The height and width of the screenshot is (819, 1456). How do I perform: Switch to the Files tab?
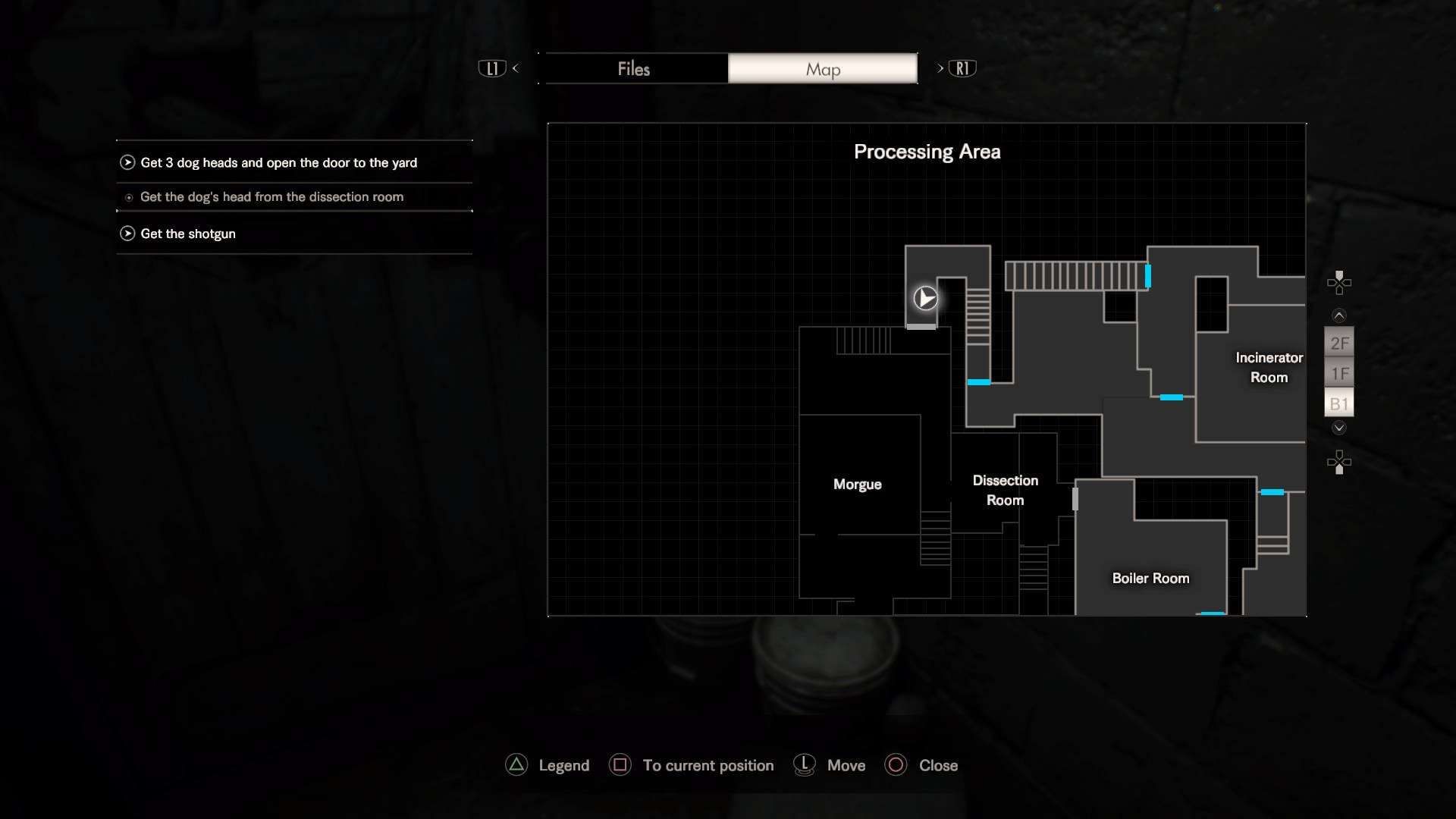pyautogui.click(x=635, y=69)
